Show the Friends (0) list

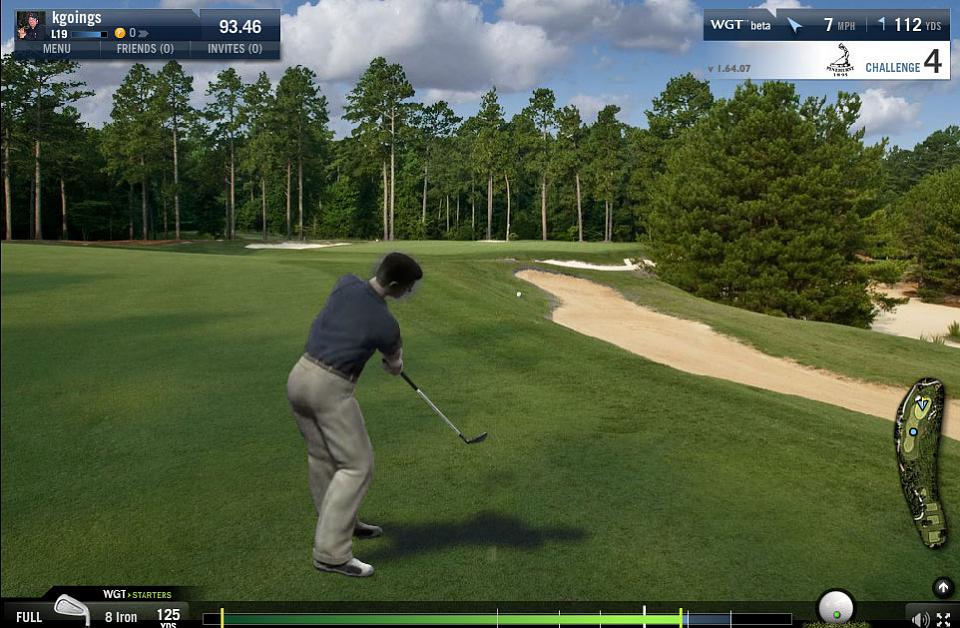[x=145, y=48]
